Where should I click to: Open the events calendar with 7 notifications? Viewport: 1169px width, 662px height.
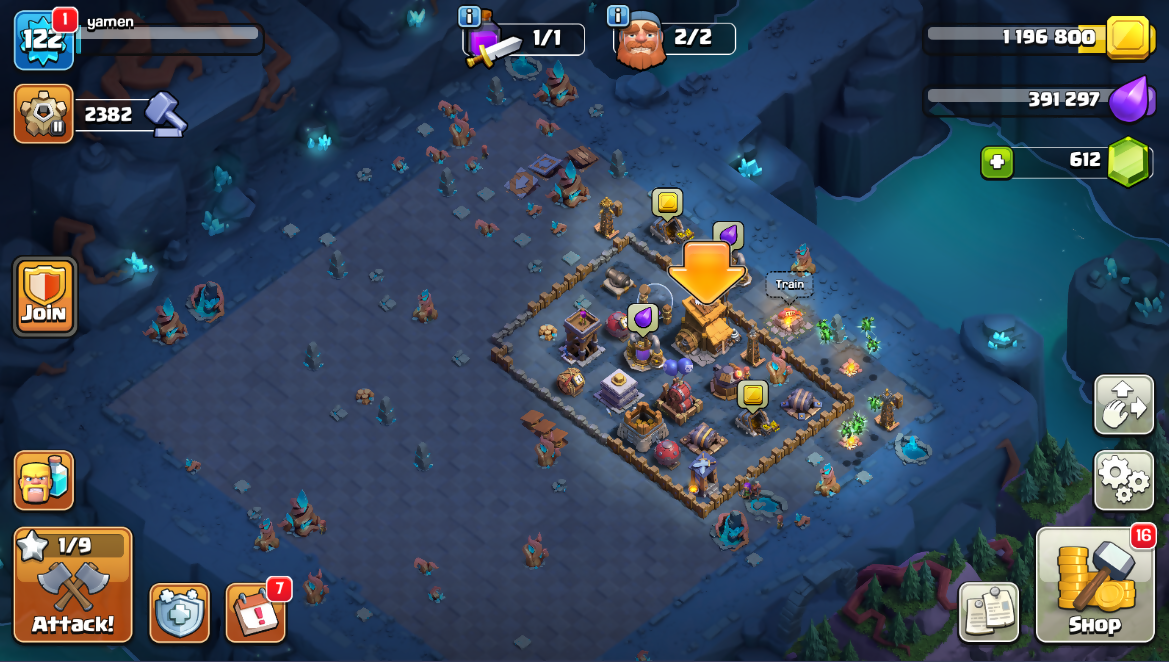tap(256, 612)
